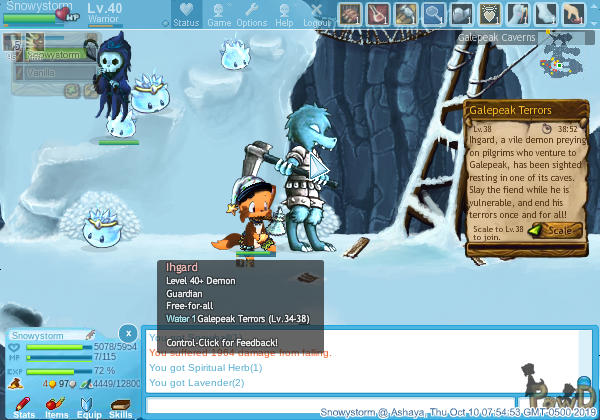Click the Scale button to join quest
The image size is (600, 420).
pos(555,230)
